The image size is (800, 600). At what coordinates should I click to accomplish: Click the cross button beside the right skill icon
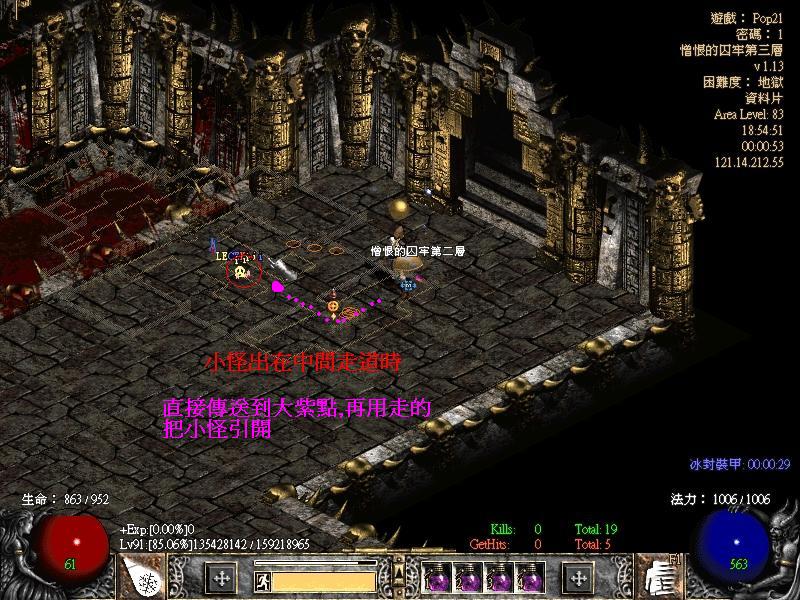pyautogui.click(x=576, y=578)
